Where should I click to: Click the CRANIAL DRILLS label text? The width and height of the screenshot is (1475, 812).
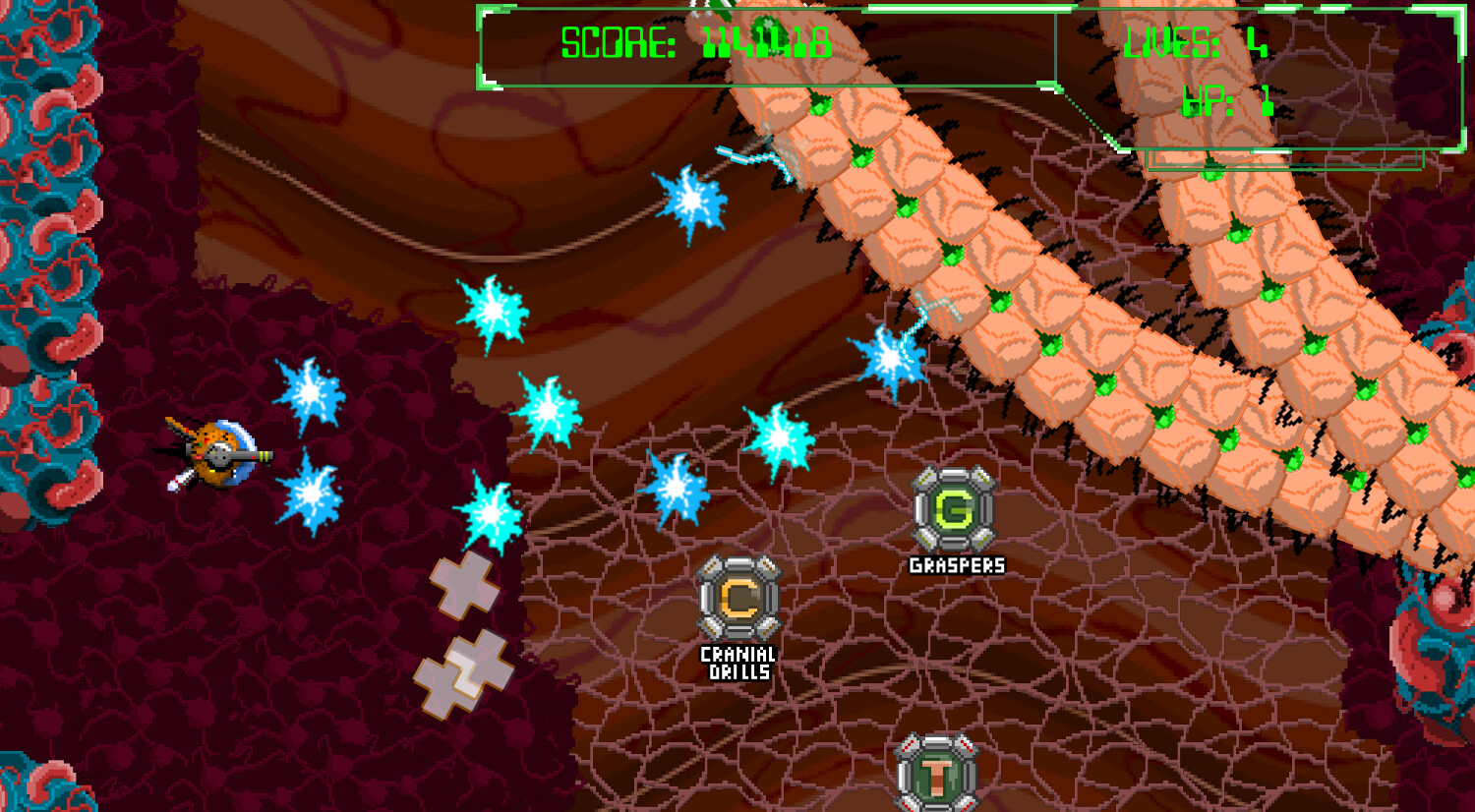736,658
